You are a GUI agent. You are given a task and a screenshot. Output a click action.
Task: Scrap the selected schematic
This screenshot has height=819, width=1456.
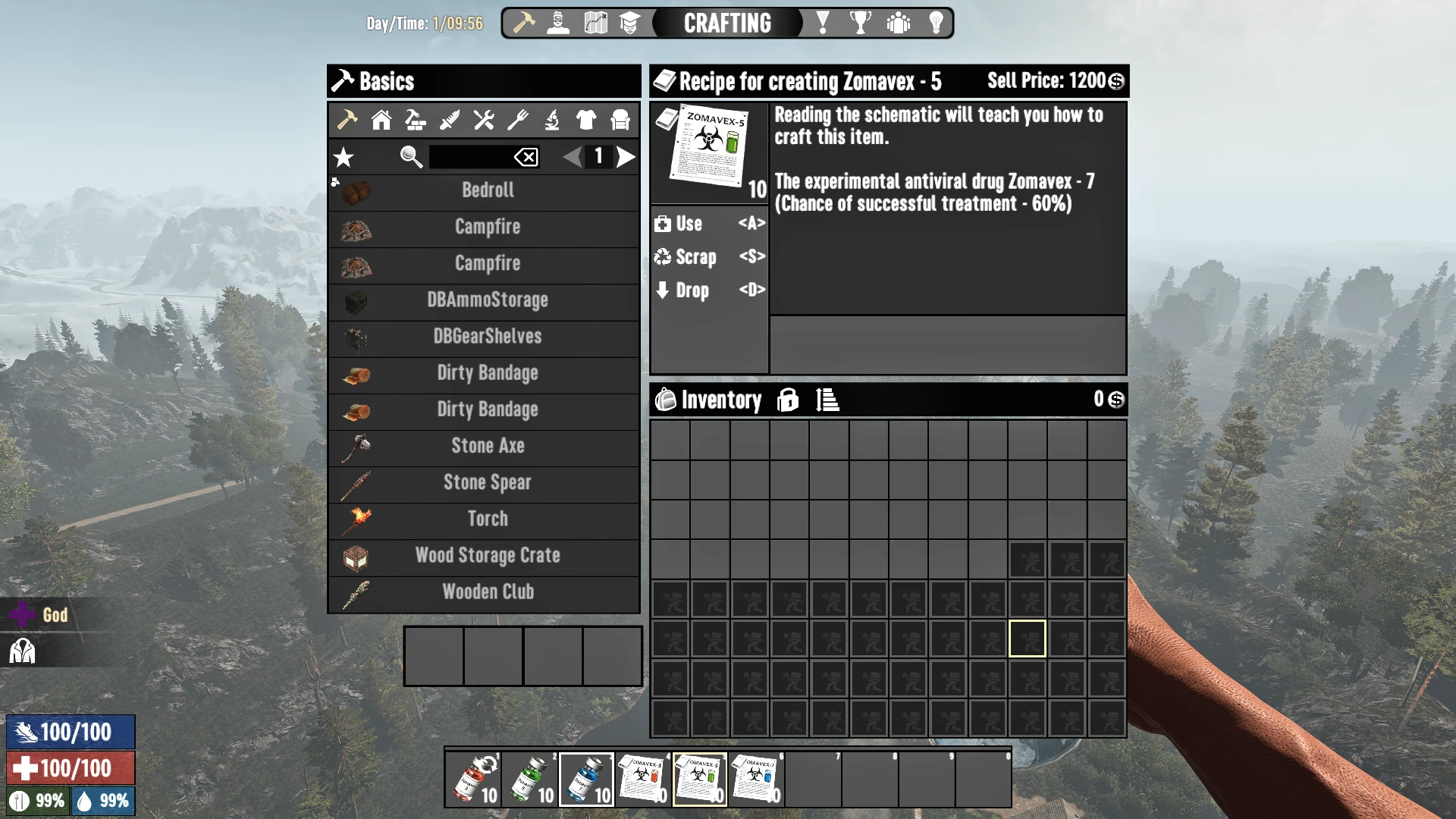click(x=709, y=257)
